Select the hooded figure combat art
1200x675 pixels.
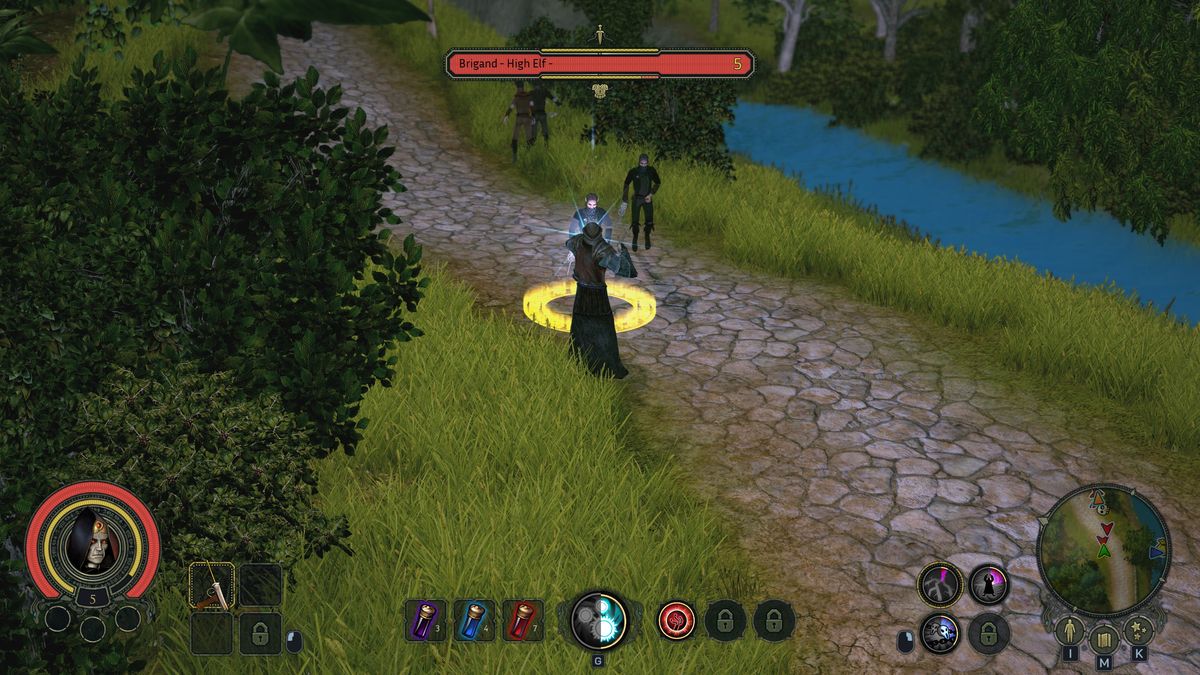(989, 584)
